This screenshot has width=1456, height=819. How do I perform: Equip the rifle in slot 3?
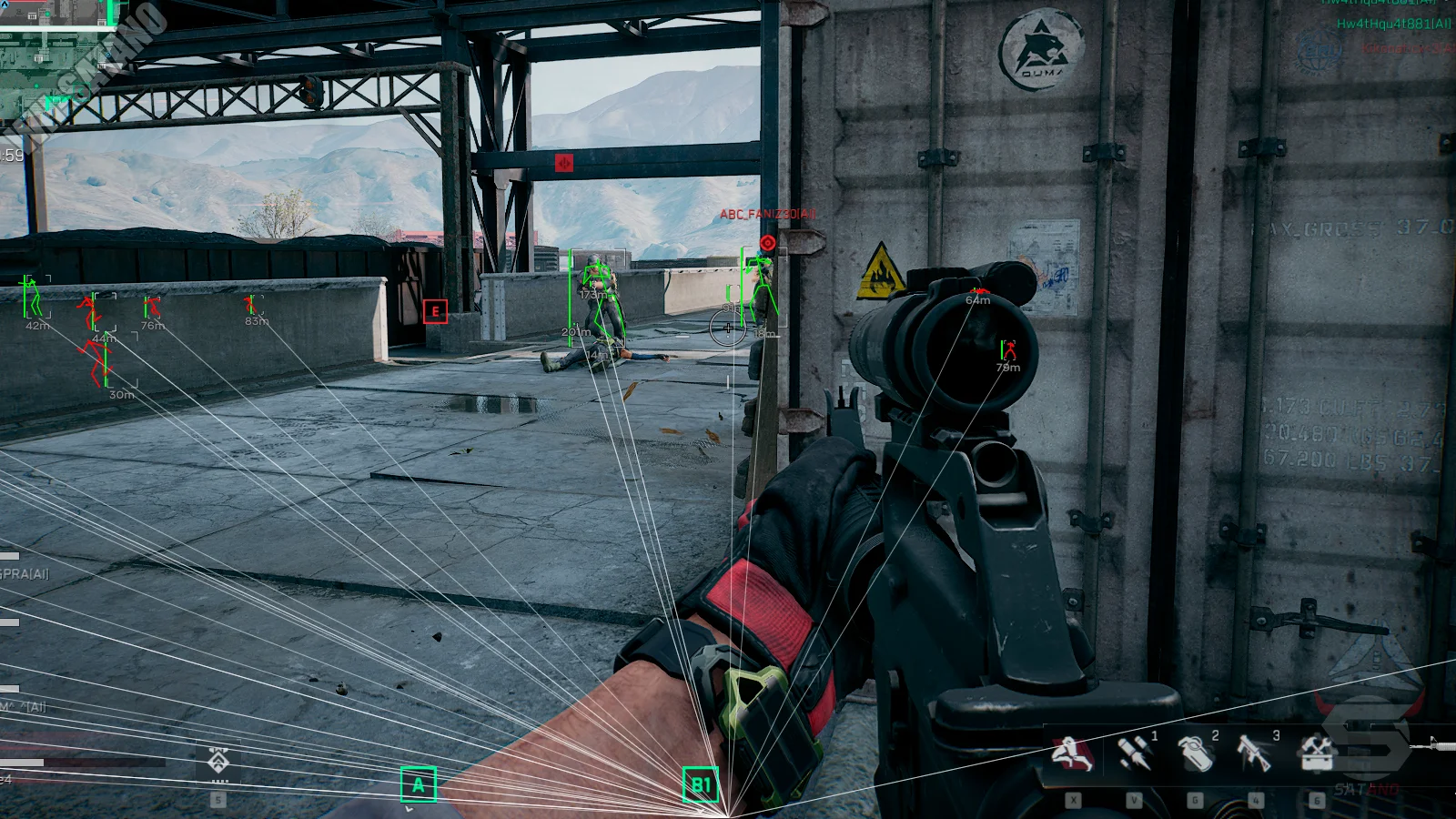tap(1254, 753)
